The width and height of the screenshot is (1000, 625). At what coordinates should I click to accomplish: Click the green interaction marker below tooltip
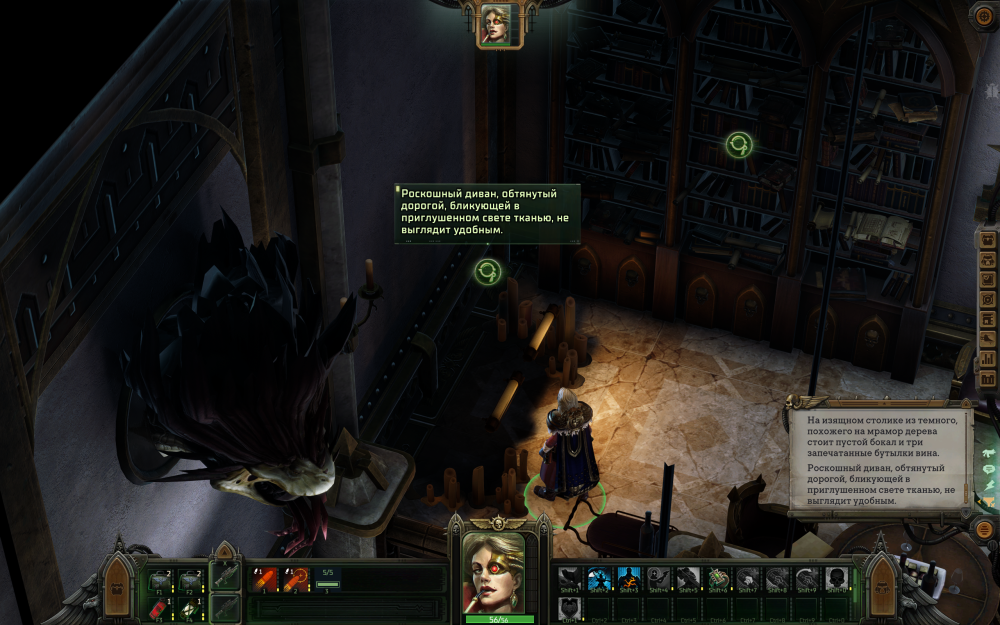click(x=487, y=271)
